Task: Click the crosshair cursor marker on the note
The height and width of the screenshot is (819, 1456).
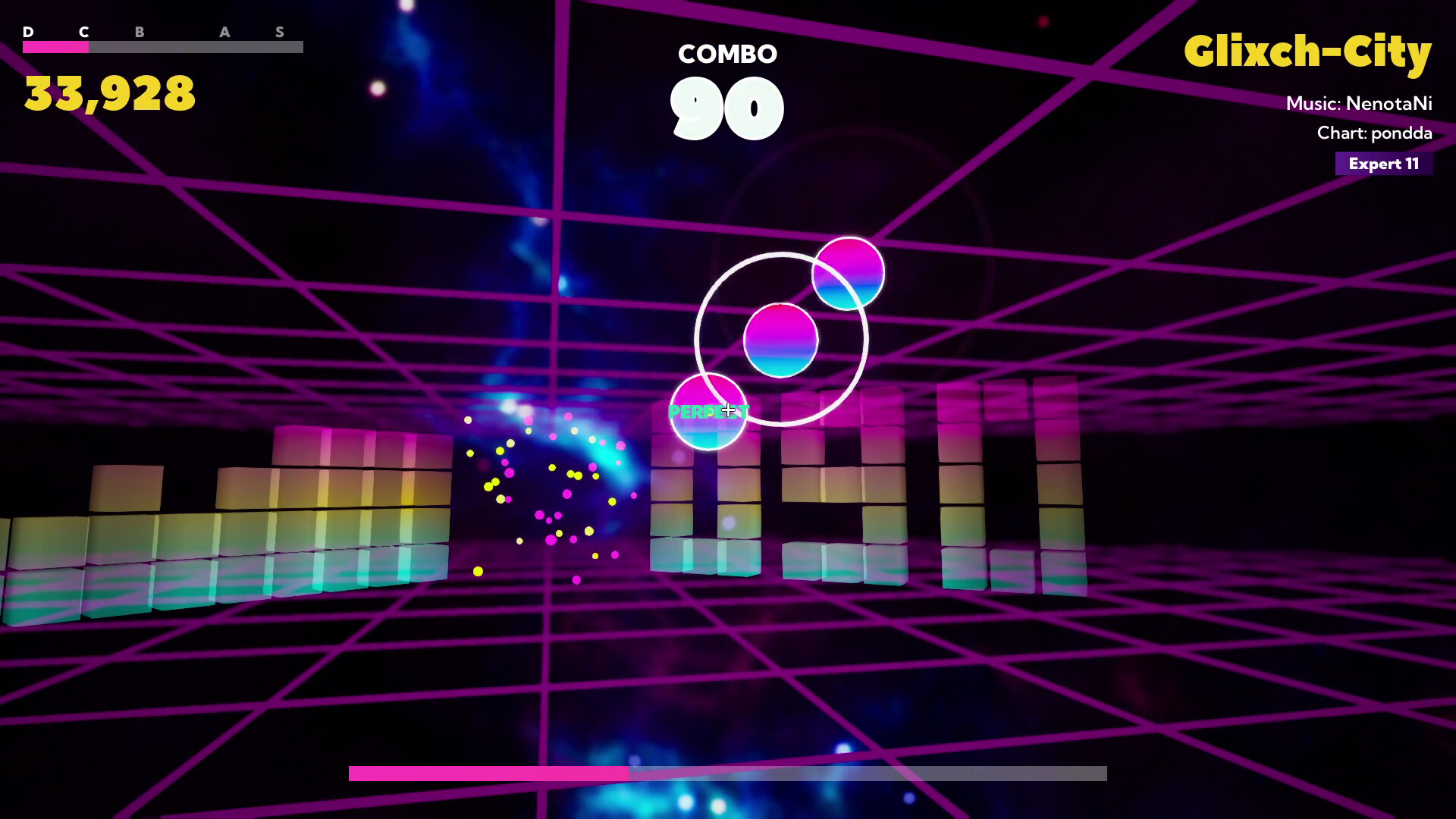Action: coord(729,410)
